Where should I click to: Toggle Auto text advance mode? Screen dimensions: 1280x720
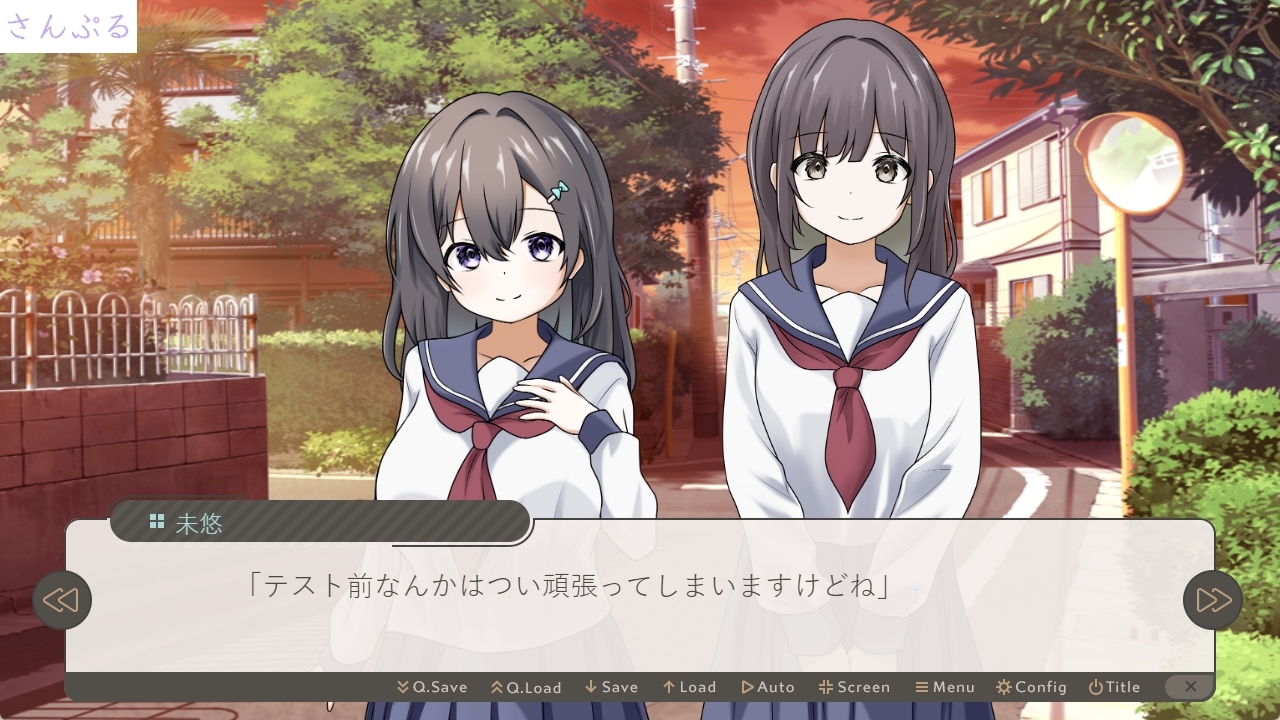tap(767, 687)
